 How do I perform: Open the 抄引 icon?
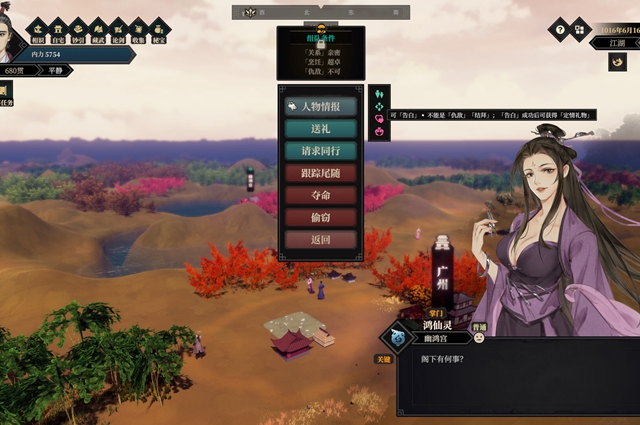[78, 28]
